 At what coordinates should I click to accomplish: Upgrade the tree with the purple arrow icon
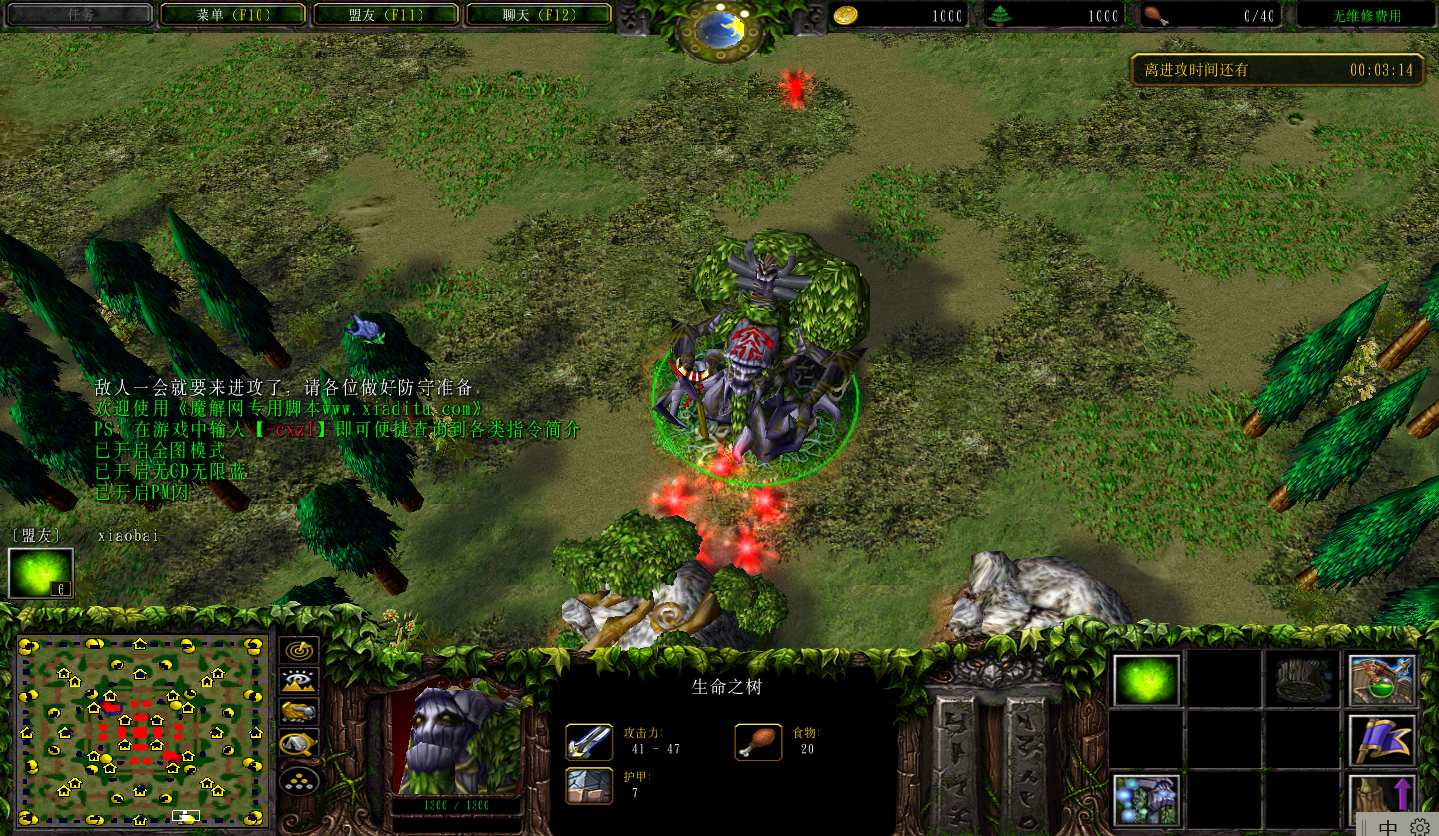coord(1381,798)
